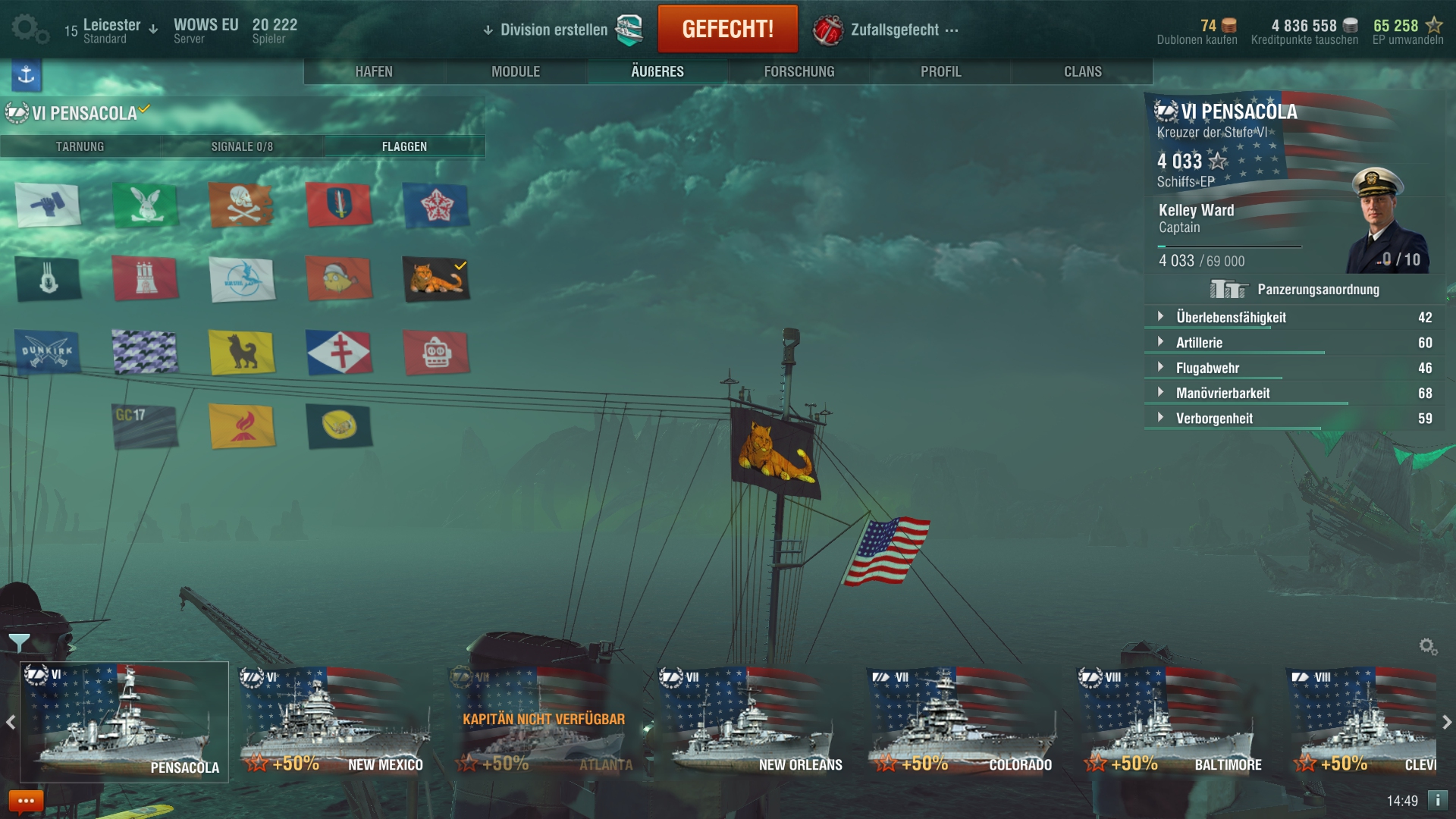This screenshot has height=819, width=1456.
Task: Open the SIGNALE sub-tab
Action: pos(243,146)
